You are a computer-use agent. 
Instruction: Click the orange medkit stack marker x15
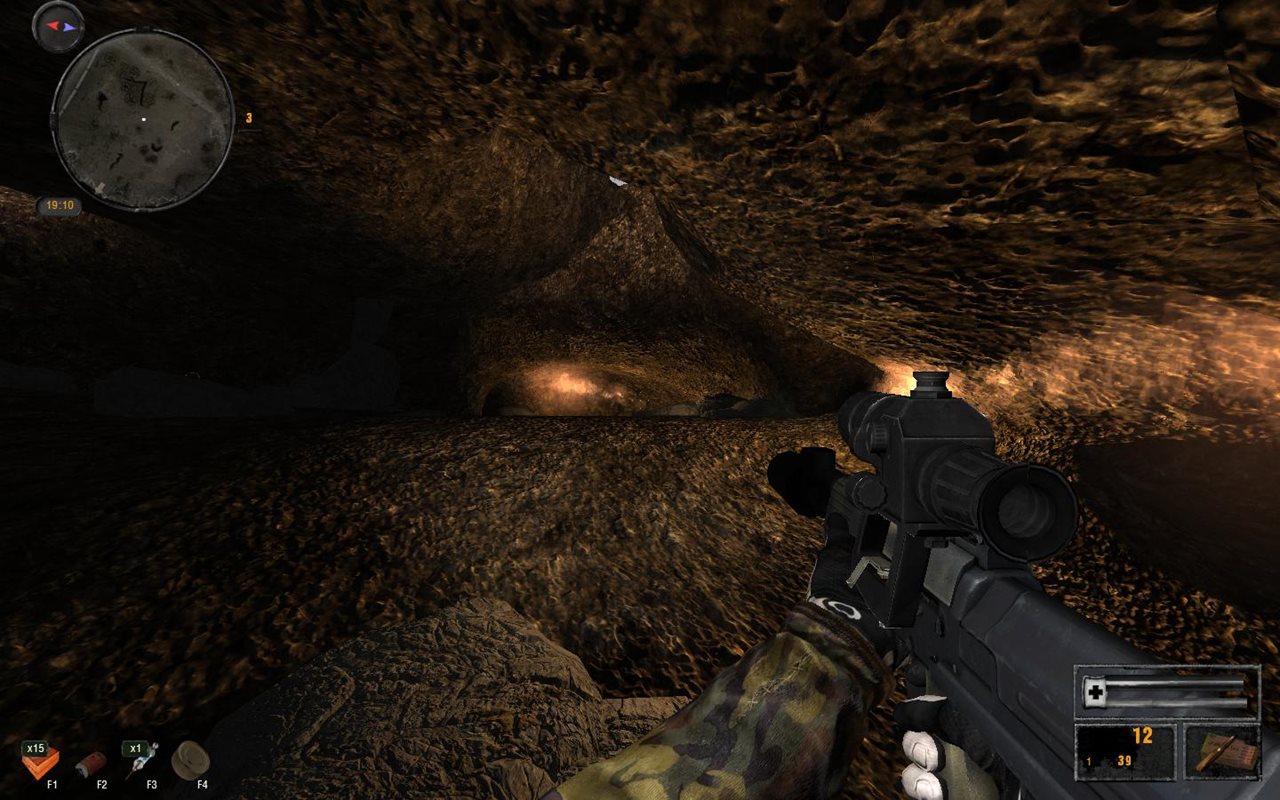[x=35, y=747]
